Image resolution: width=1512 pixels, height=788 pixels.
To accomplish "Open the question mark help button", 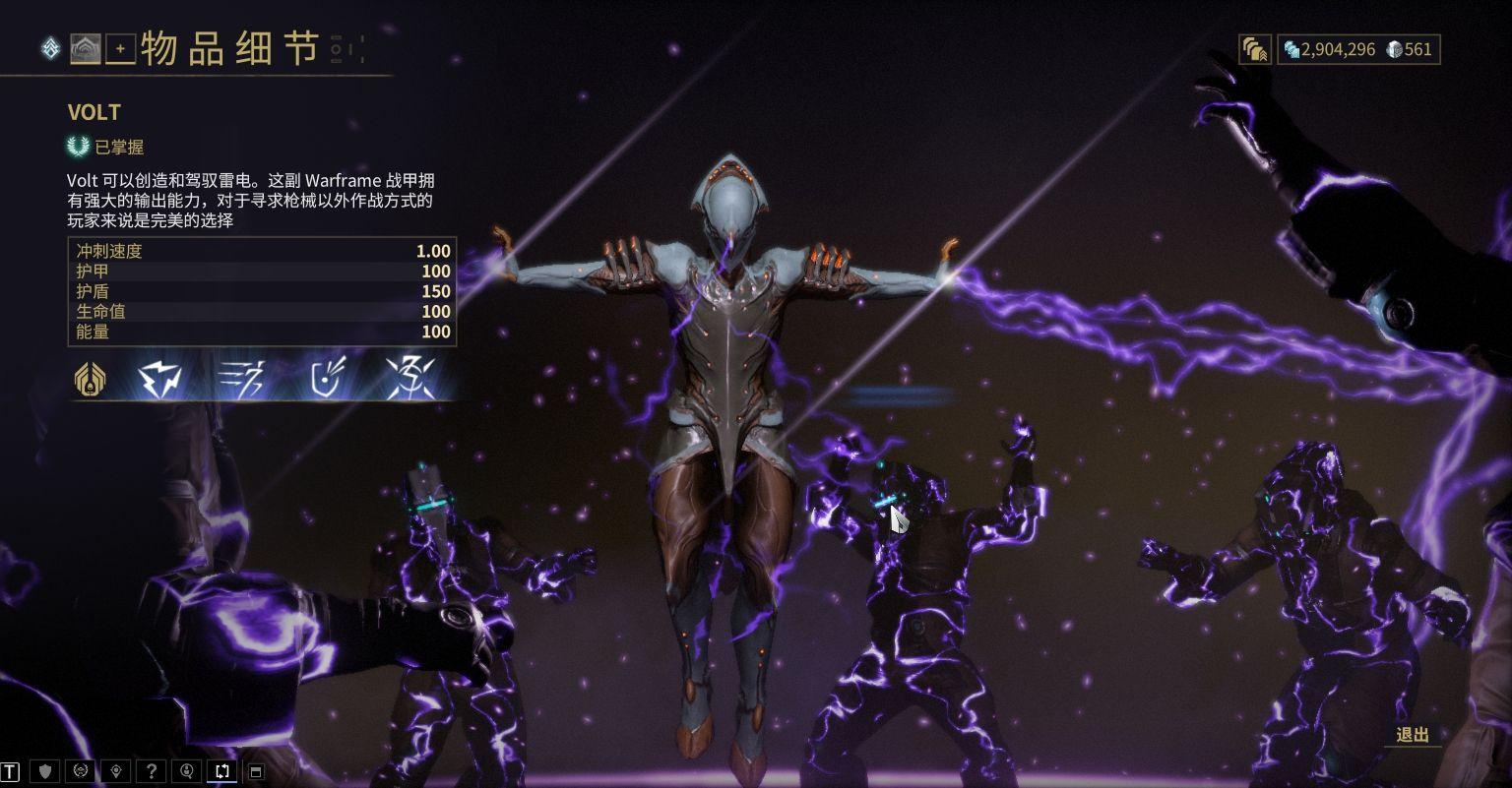I will [x=152, y=771].
